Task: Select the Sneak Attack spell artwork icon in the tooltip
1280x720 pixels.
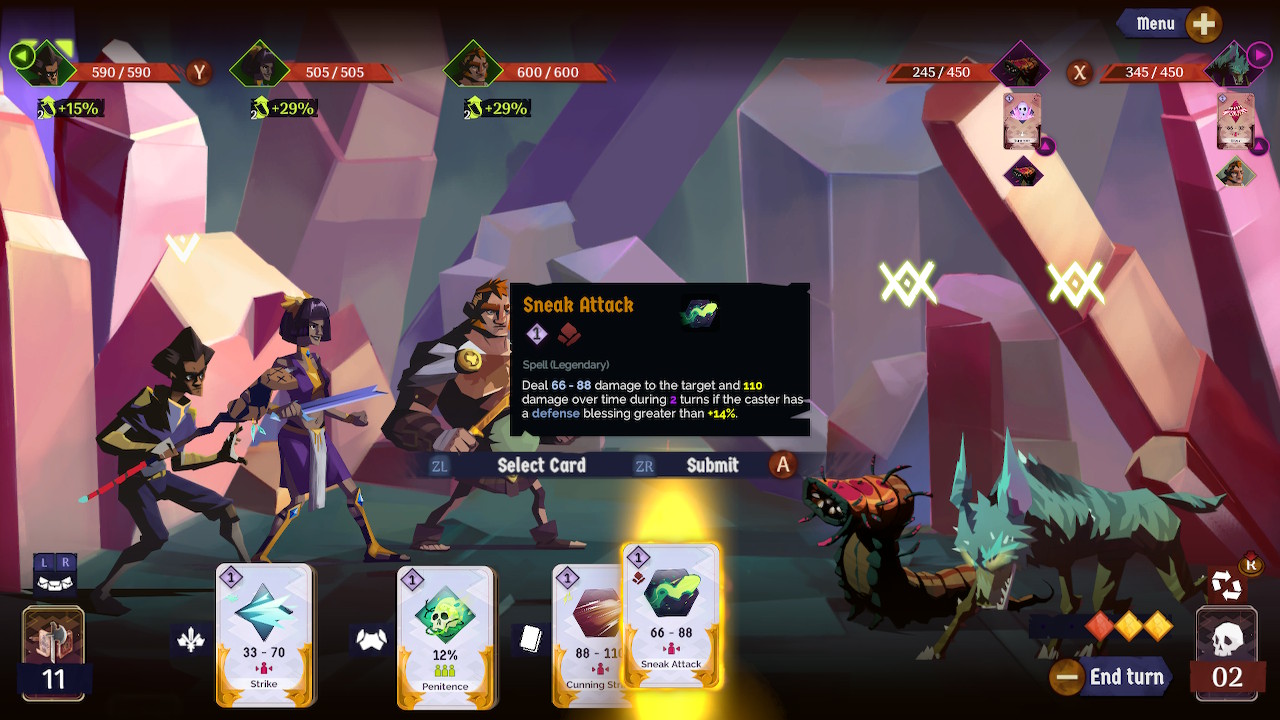Action: [x=700, y=311]
